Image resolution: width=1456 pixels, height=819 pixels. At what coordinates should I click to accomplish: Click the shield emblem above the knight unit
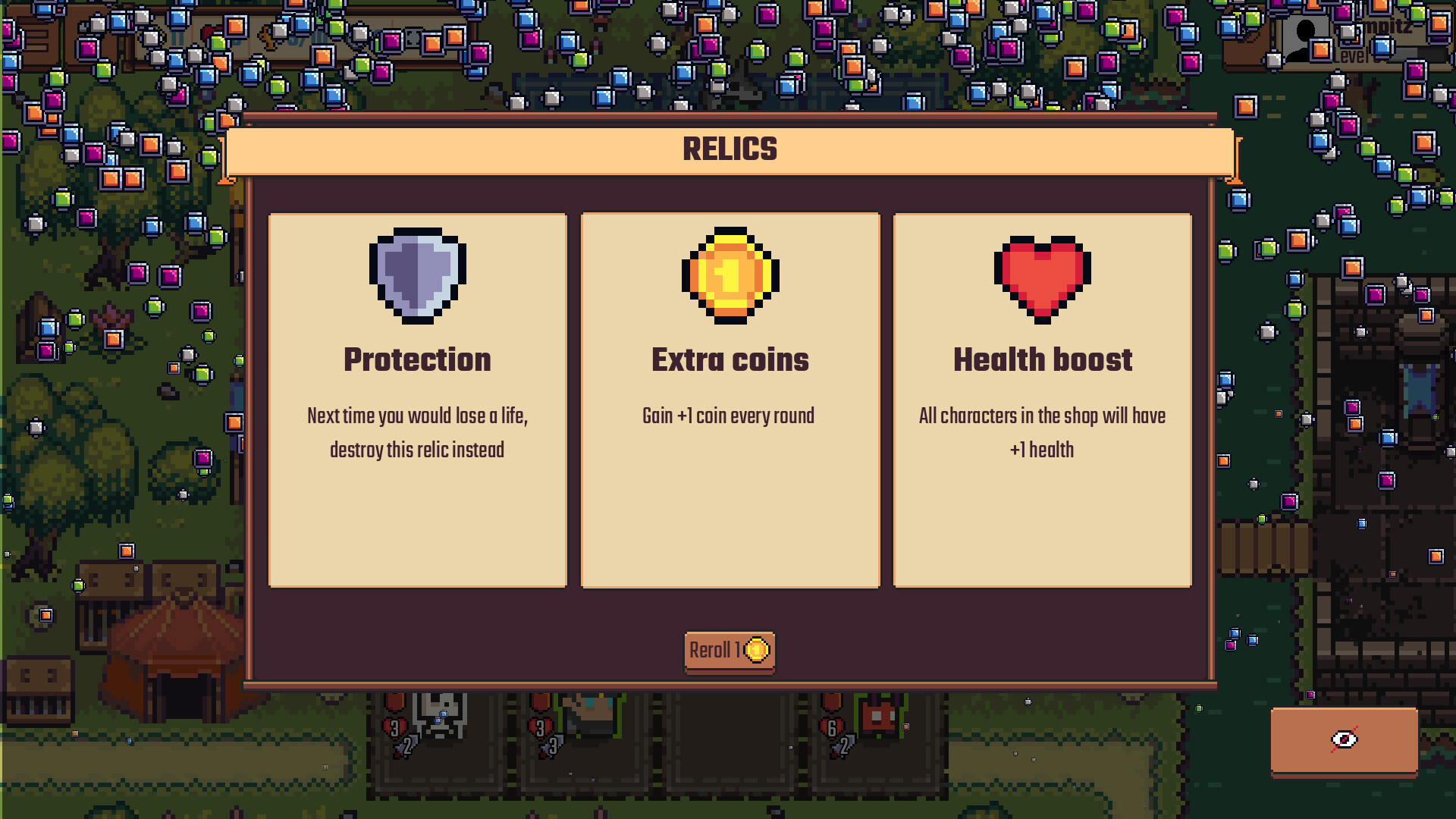point(395,701)
